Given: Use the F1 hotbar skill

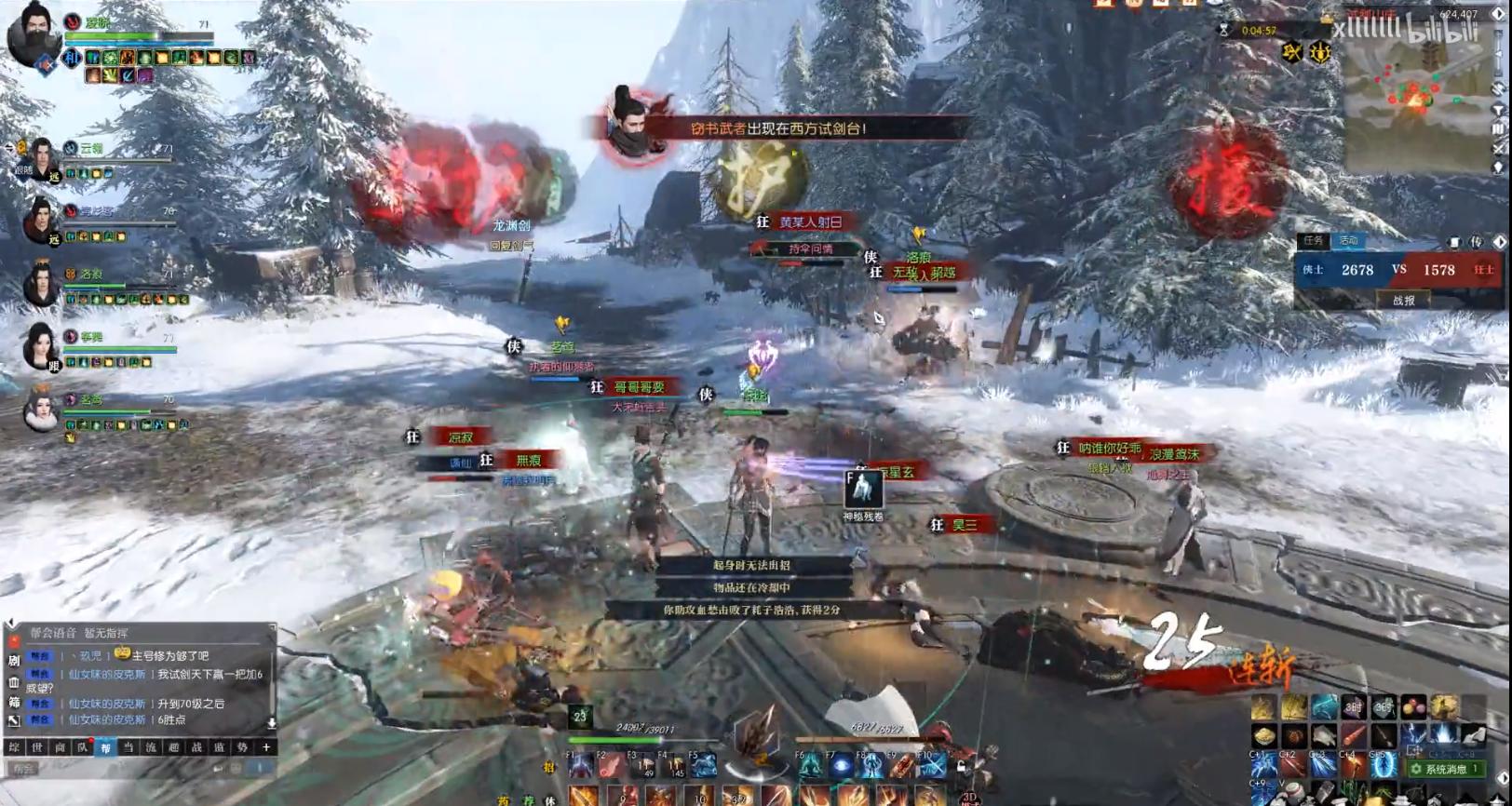Looking at the screenshot, I should click(x=581, y=767).
